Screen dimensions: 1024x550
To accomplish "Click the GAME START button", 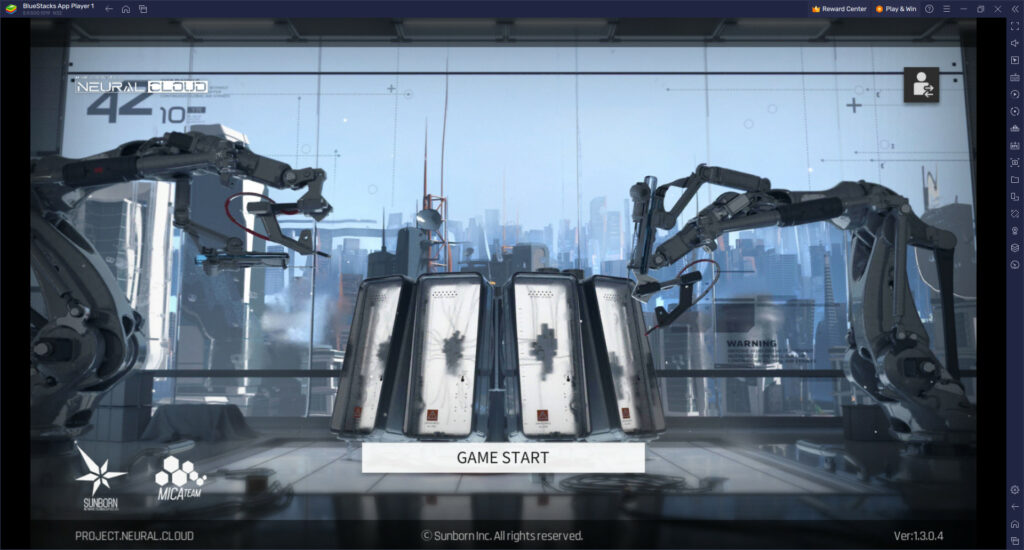I will pyautogui.click(x=503, y=458).
